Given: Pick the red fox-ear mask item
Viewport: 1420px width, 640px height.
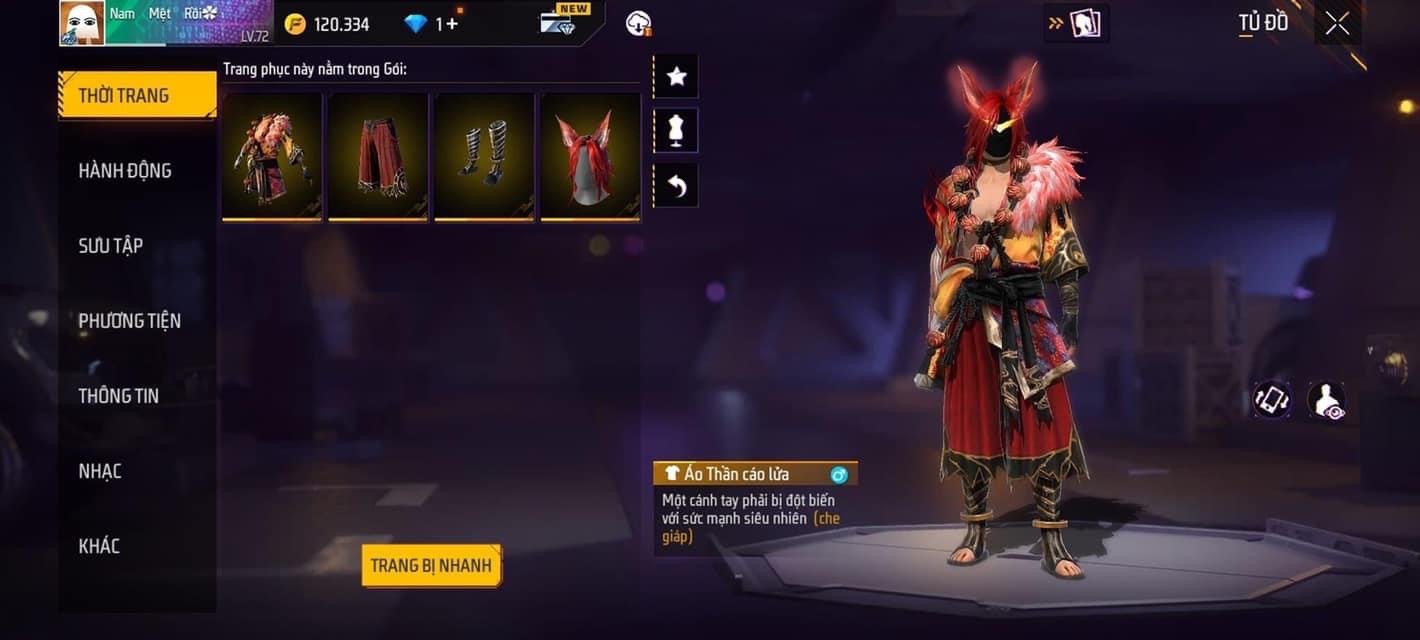Looking at the screenshot, I should pos(590,156).
